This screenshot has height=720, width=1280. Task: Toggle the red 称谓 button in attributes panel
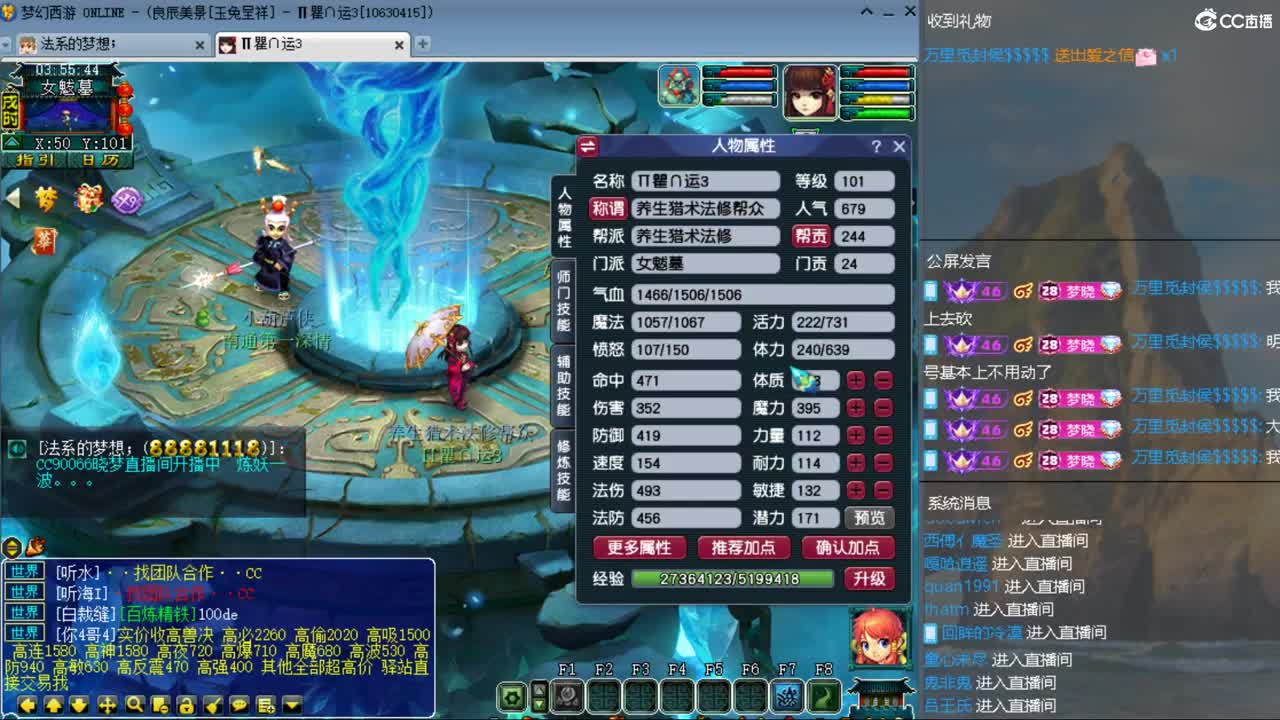(x=609, y=209)
